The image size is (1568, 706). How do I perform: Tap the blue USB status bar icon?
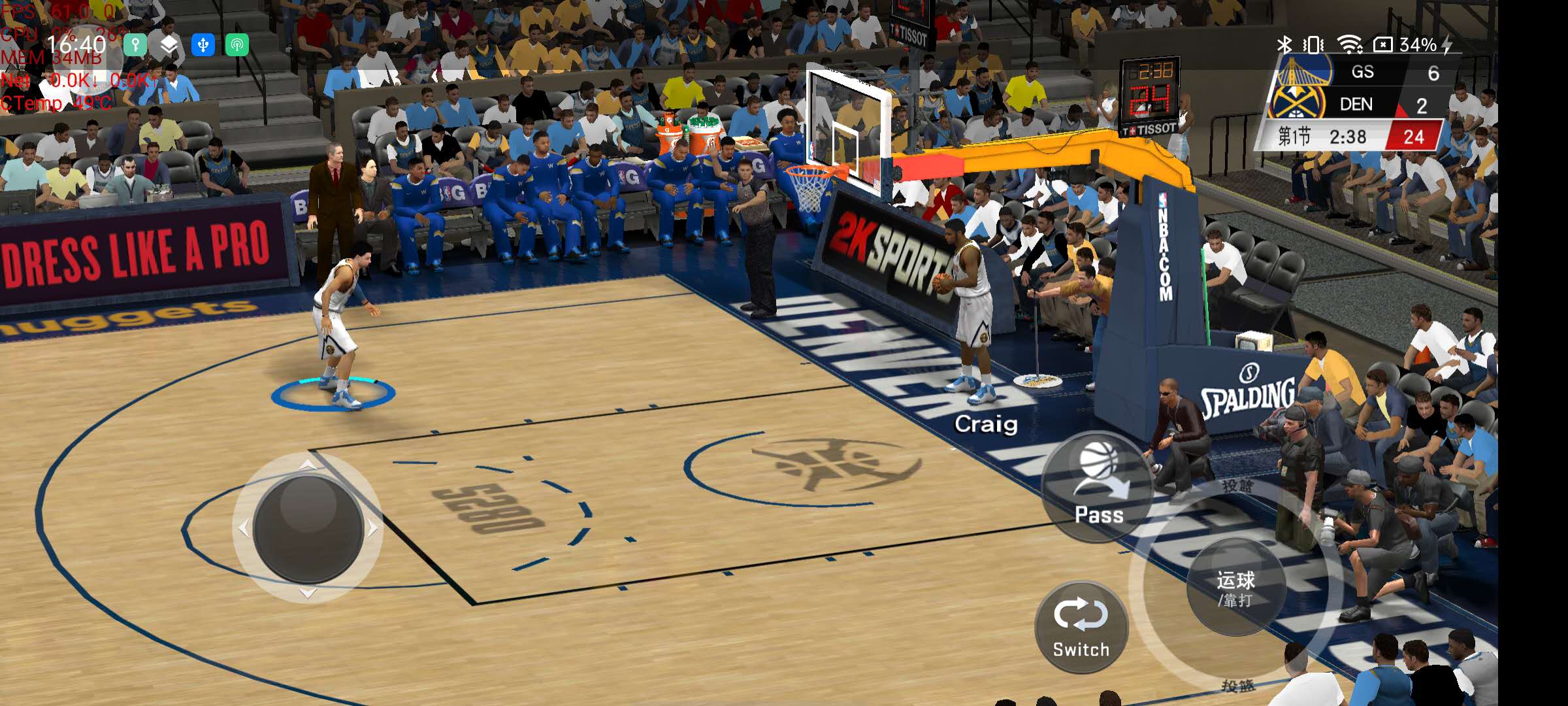point(203,45)
